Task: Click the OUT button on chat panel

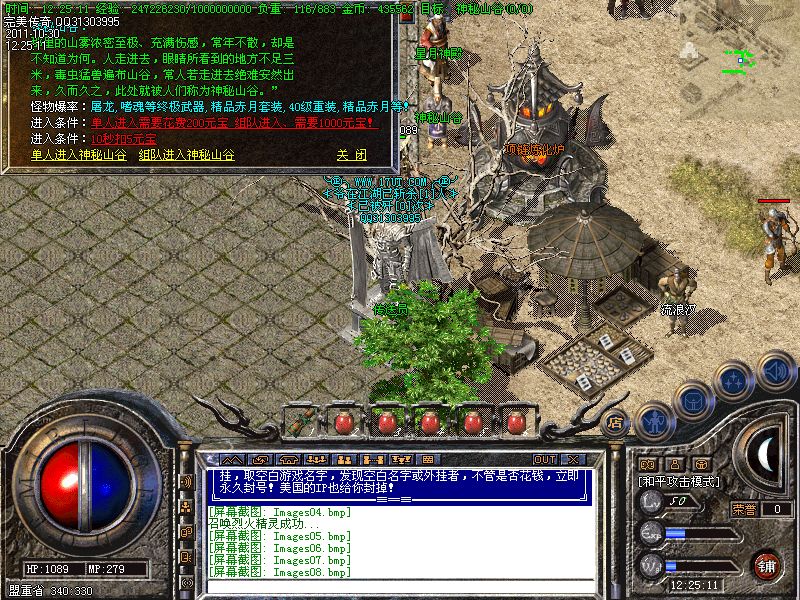Action: 544,459
